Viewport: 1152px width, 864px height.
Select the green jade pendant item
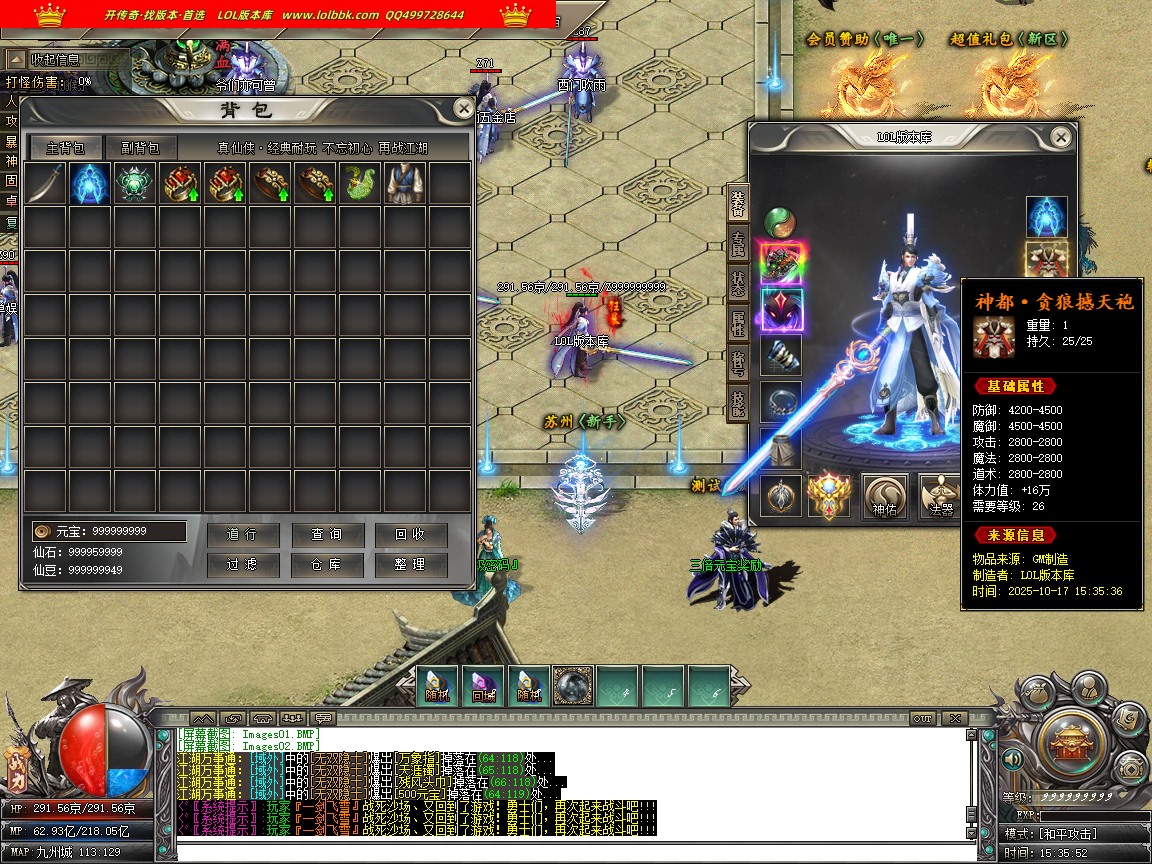click(x=135, y=184)
